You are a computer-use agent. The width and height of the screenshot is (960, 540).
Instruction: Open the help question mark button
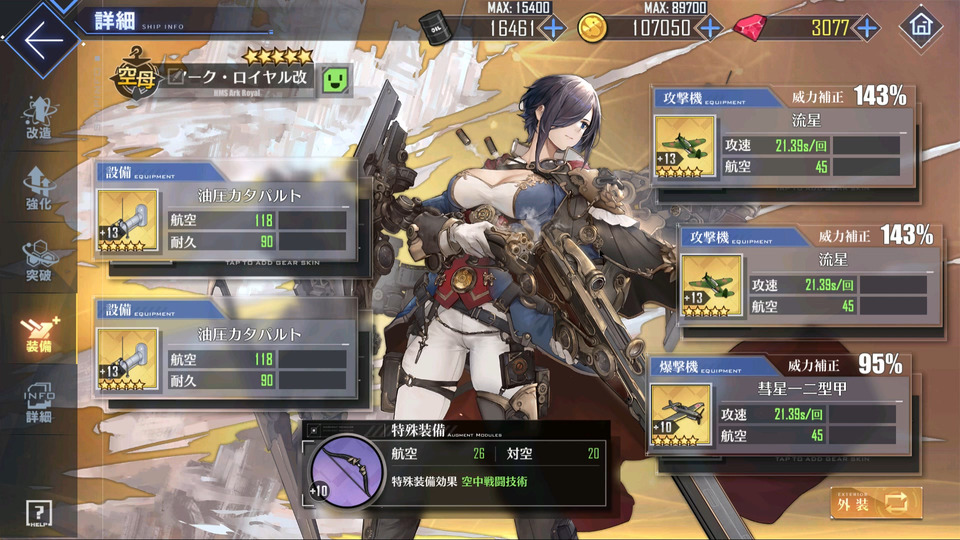[38, 514]
